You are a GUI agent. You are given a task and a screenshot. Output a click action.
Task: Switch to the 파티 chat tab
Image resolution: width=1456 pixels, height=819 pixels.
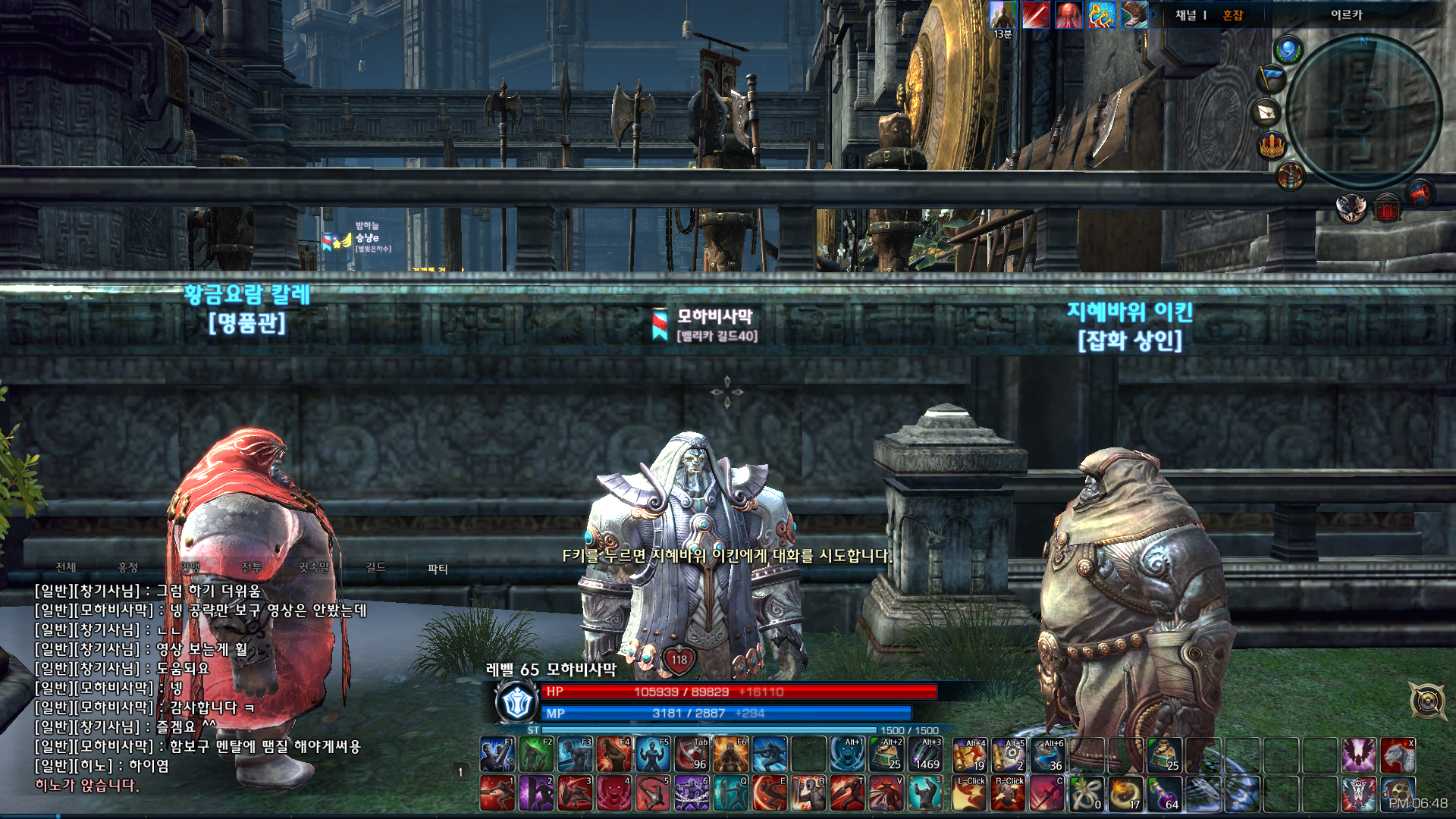[x=438, y=568]
